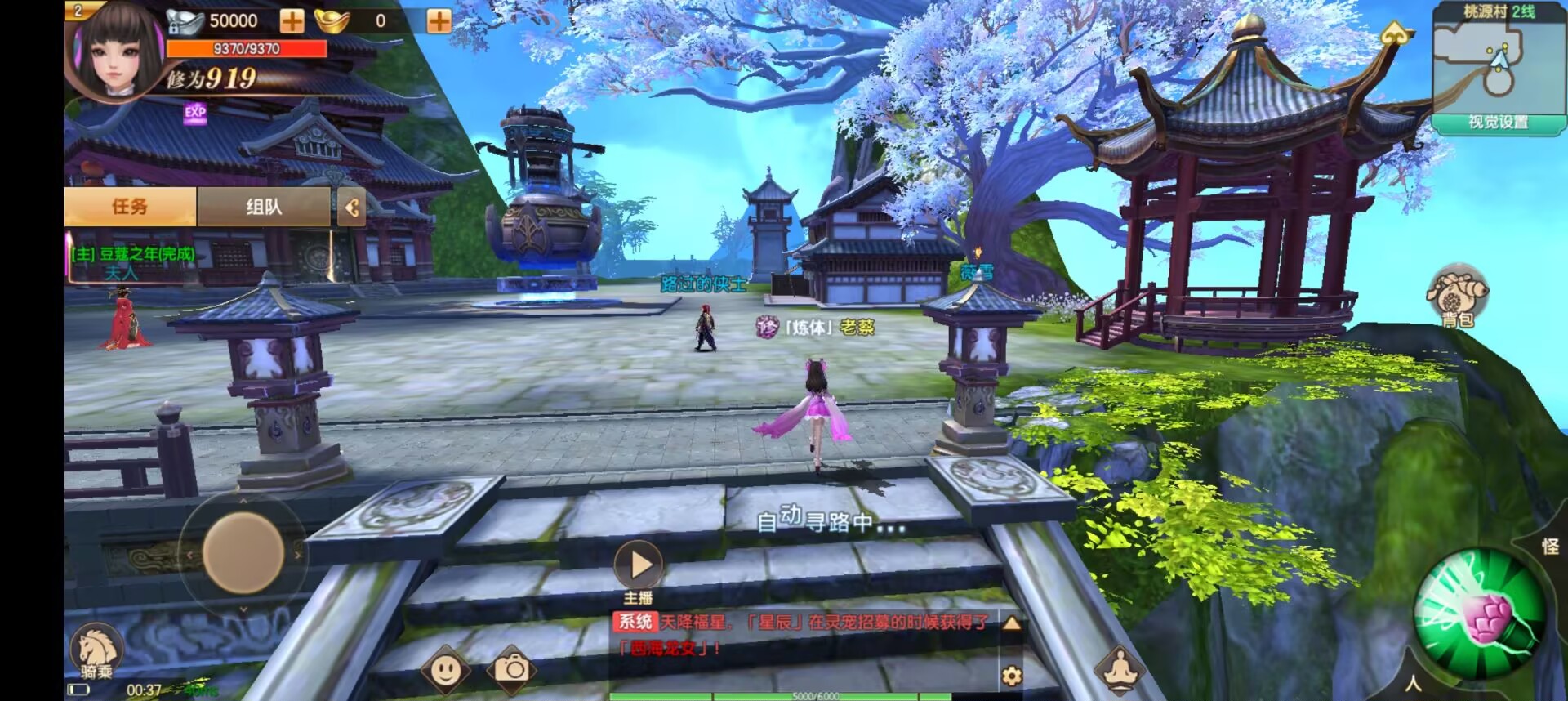This screenshot has width=1568, height=701.
Task: Open the 主播 streamer play button
Action: (x=639, y=565)
